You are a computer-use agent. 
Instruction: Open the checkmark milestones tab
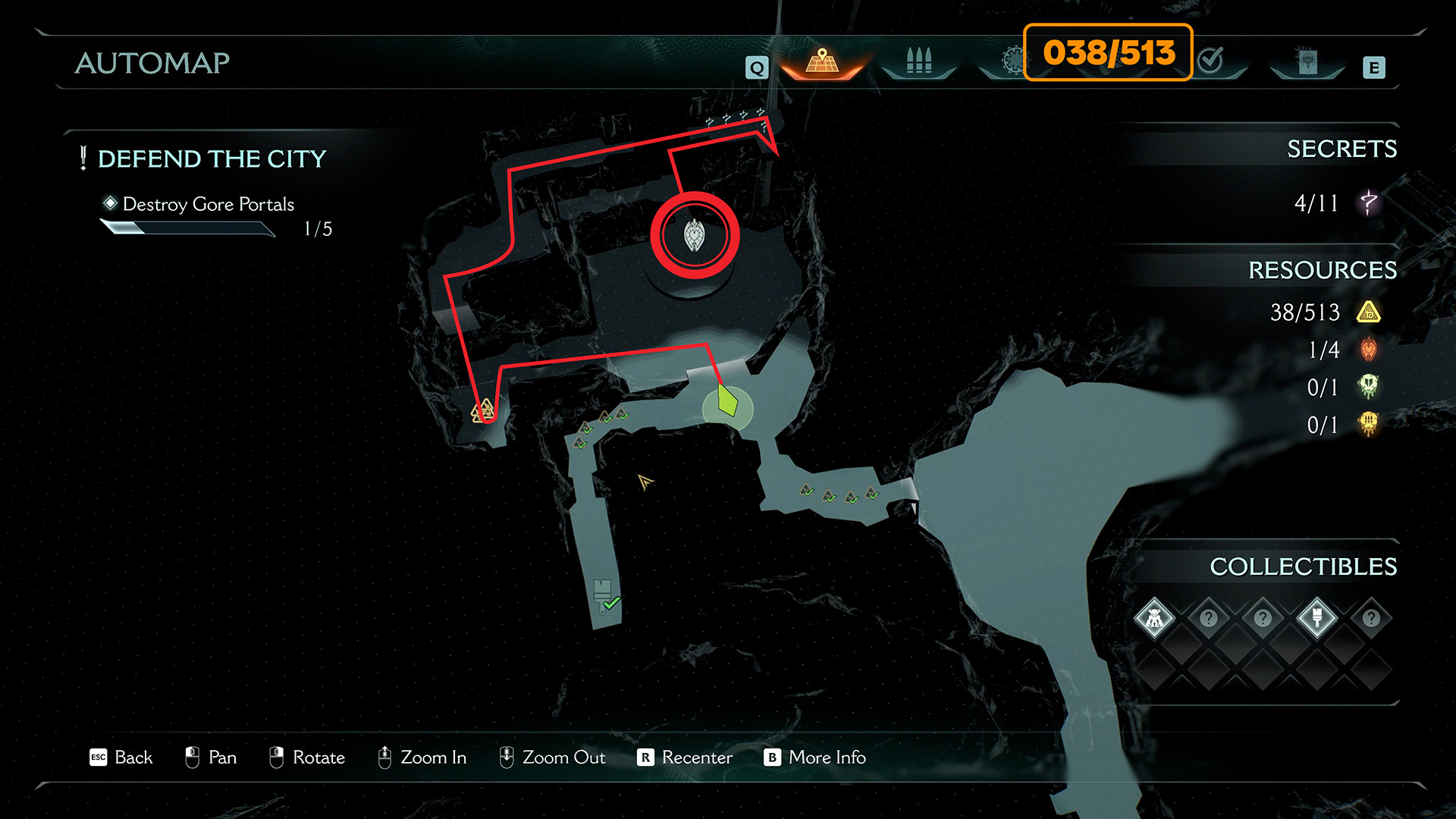coord(1211,60)
